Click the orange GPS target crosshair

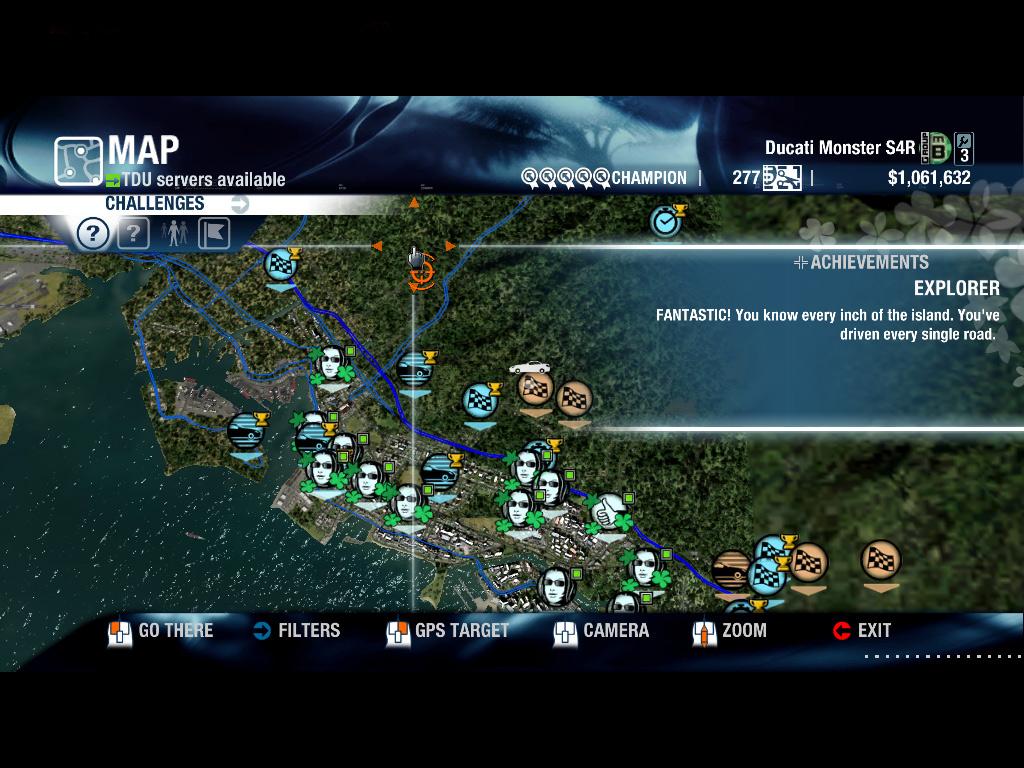420,271
